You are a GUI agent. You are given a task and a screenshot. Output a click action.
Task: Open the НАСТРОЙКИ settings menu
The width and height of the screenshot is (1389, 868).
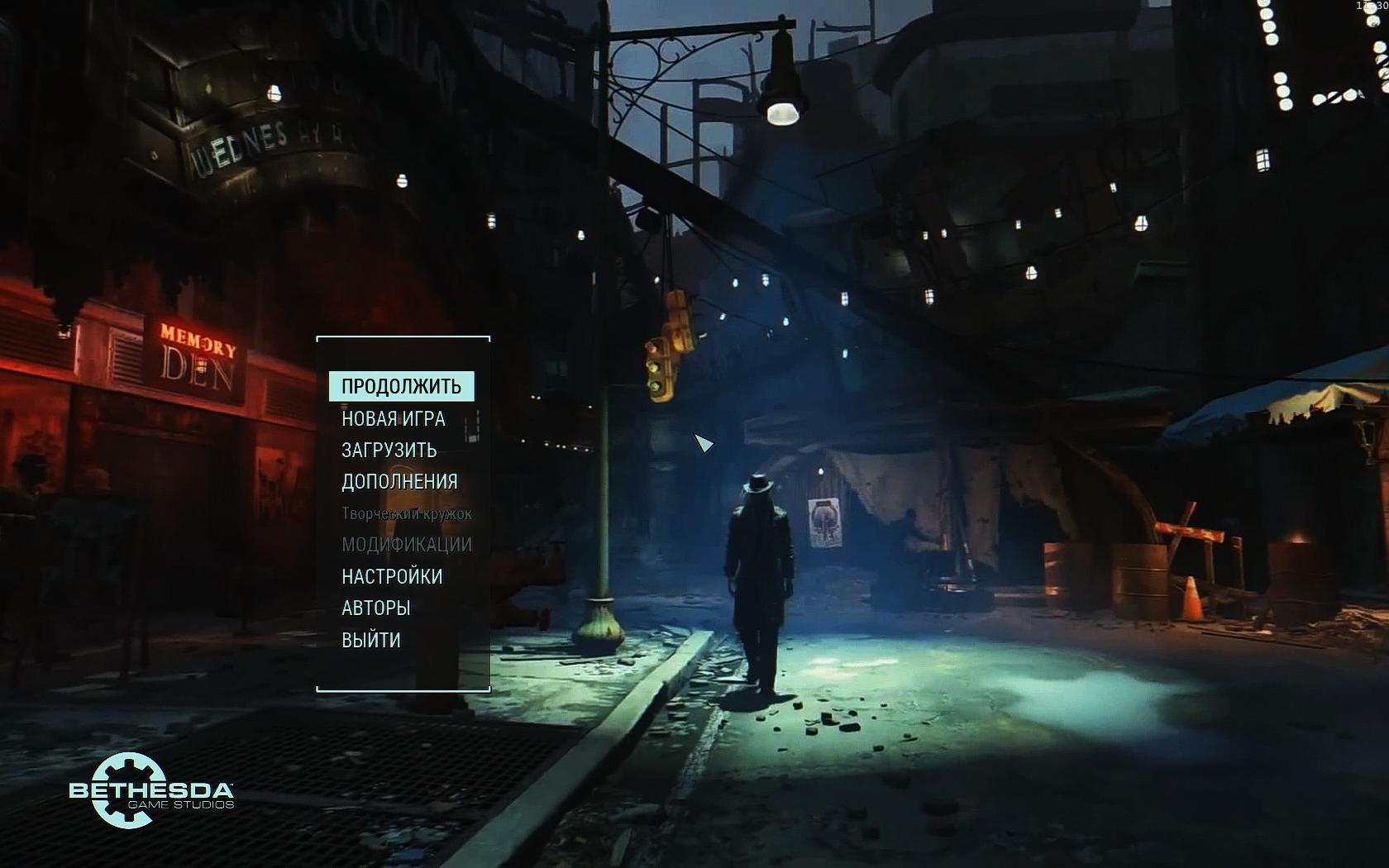coord(392,576)
